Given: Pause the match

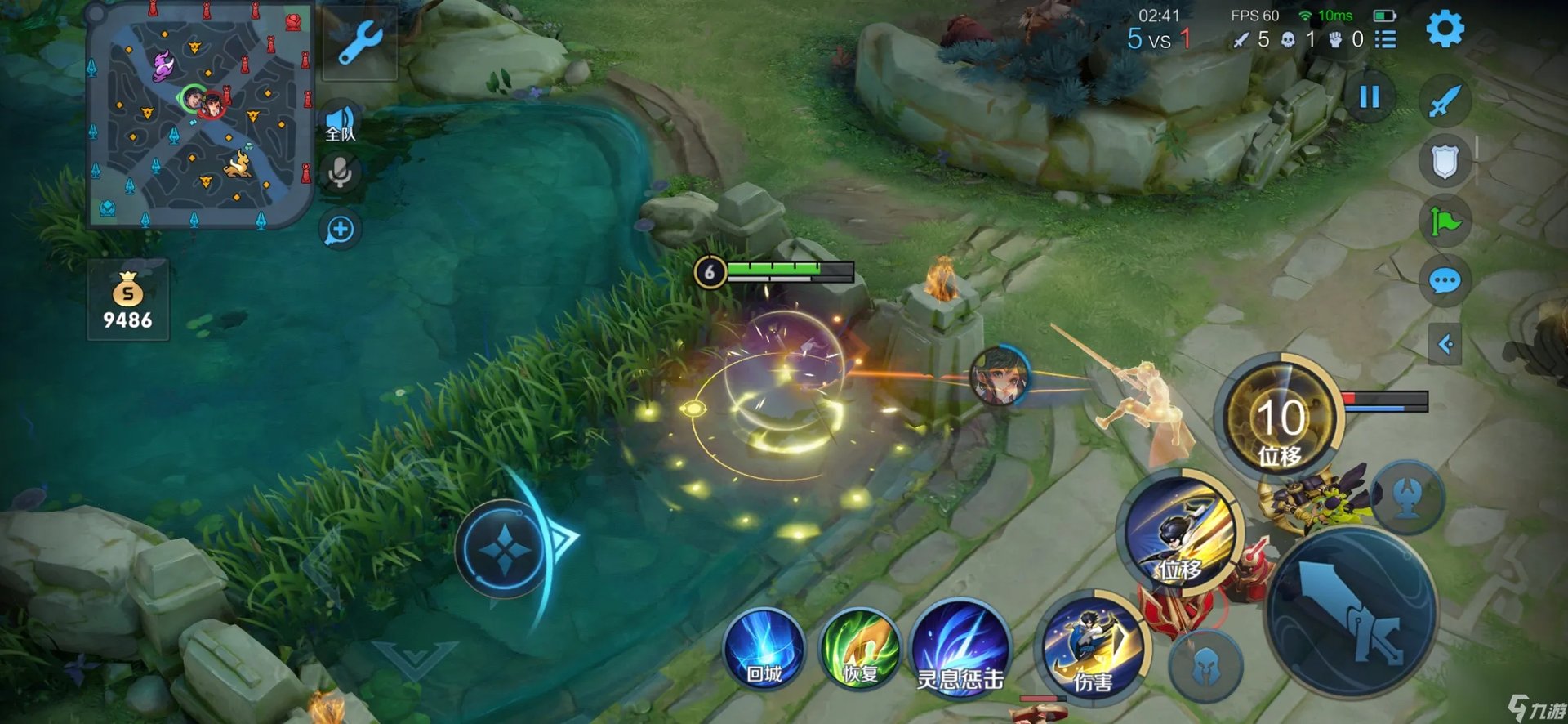Looking at the screenshot, I should point(1370,97).
